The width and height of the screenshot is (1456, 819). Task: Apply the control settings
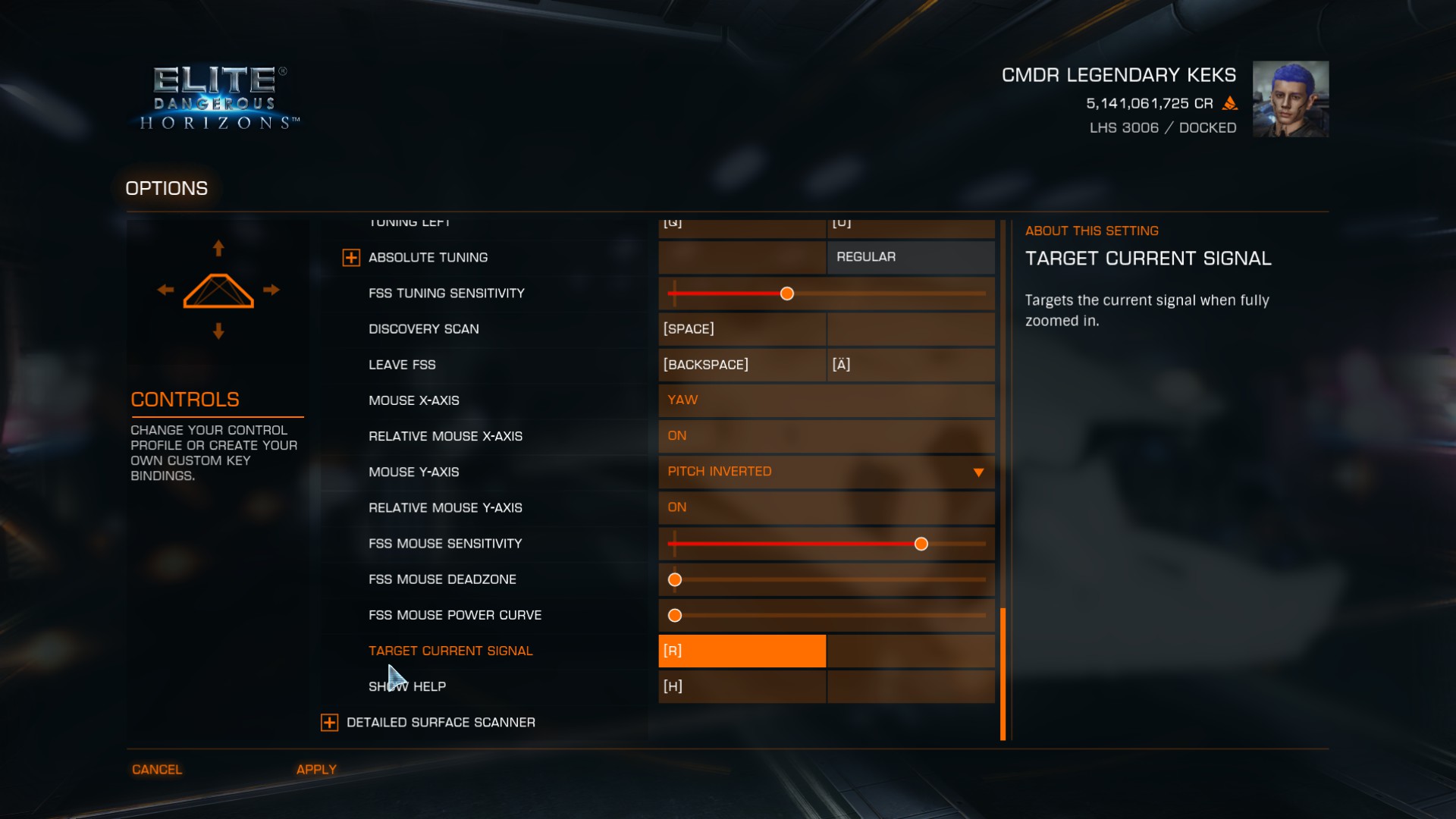(x=316, y=770)
